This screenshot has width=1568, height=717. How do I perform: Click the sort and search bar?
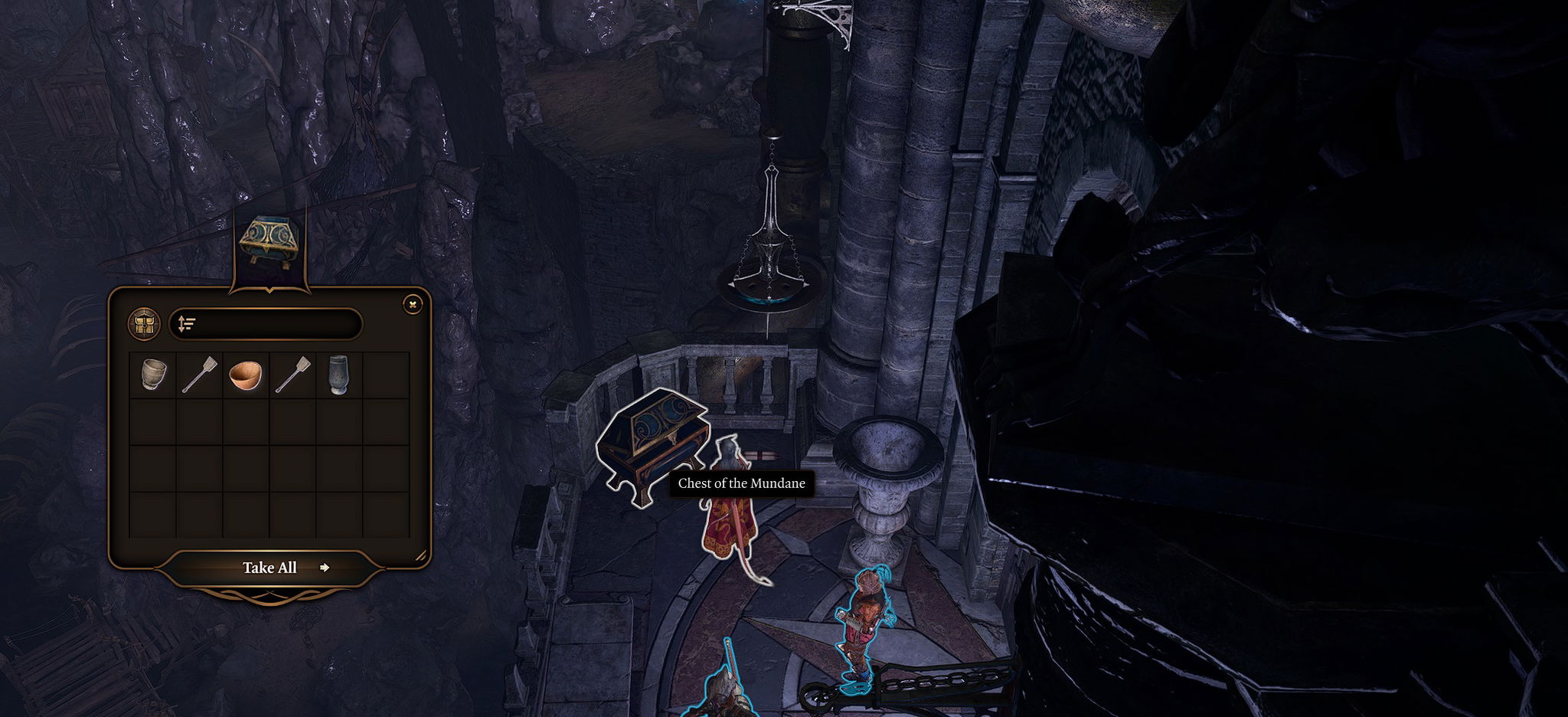[266, 324]
